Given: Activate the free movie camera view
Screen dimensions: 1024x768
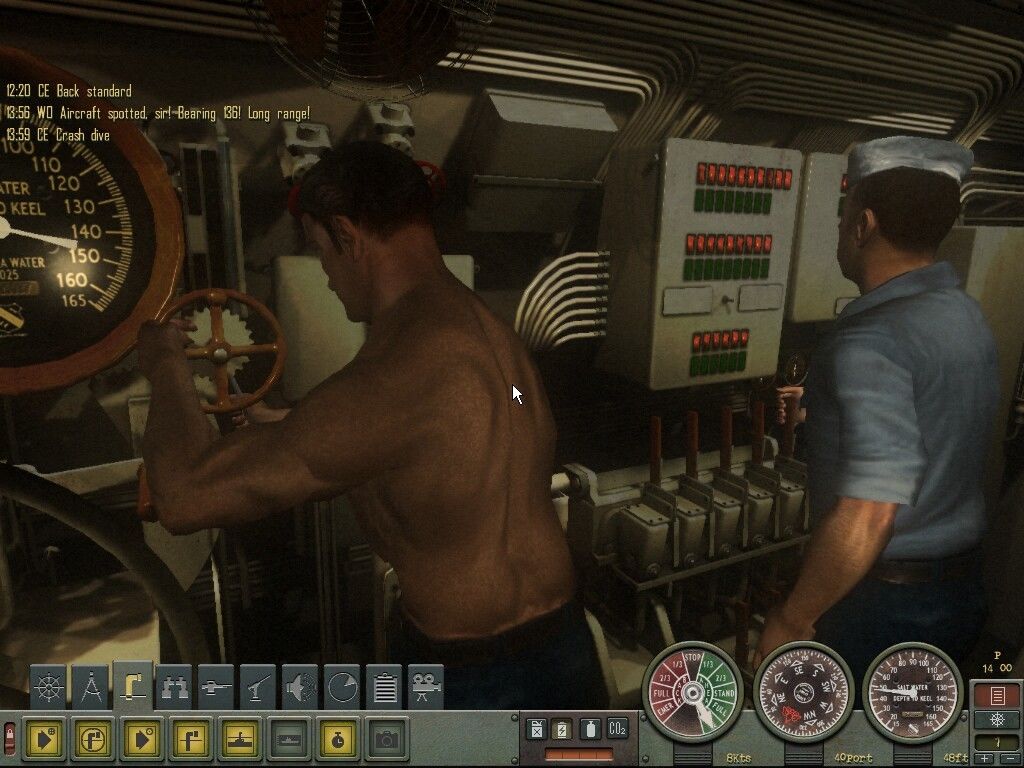Looking at the screenshot, I should [426, 687].
